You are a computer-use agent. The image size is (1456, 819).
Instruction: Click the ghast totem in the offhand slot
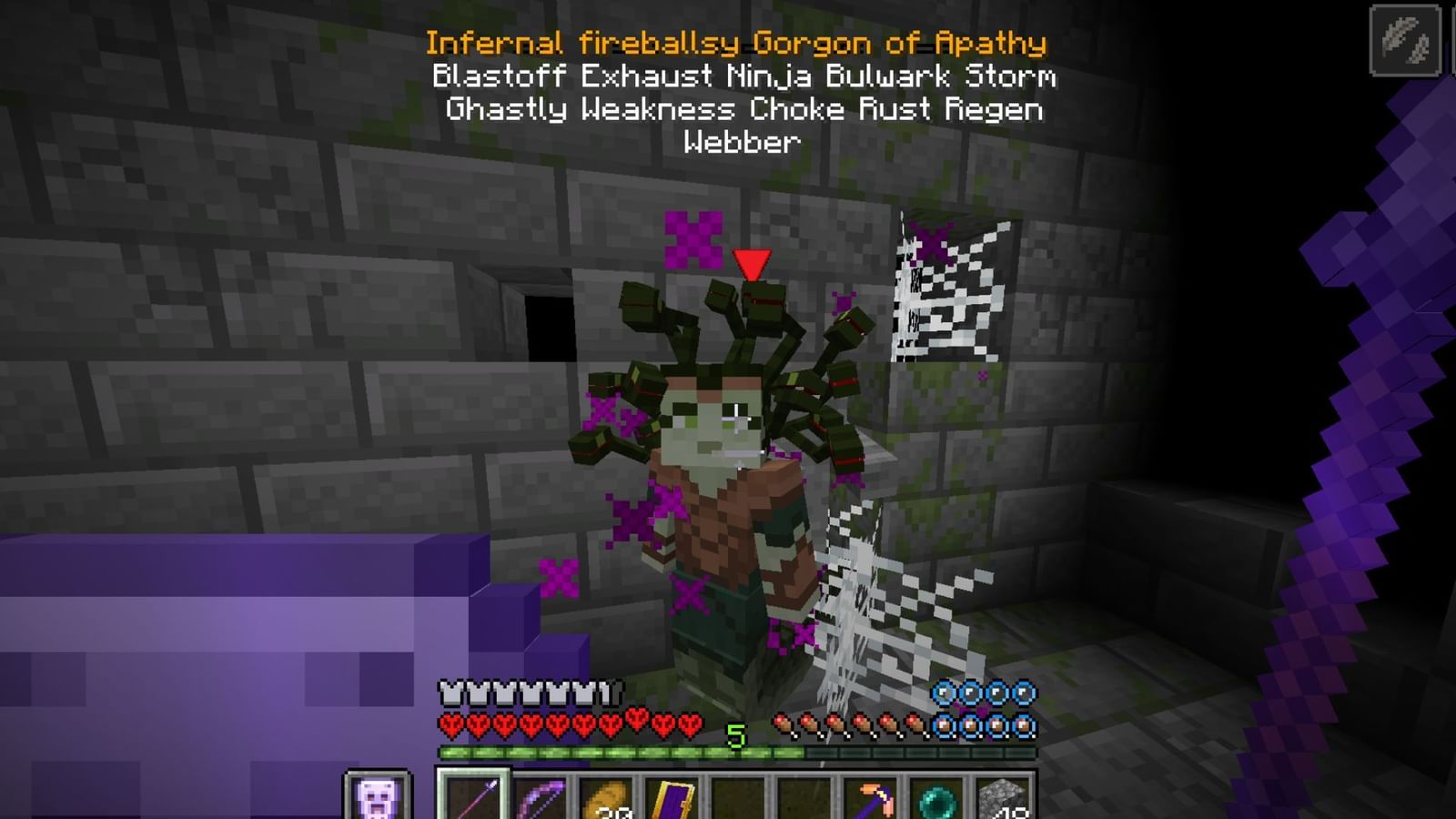(374, 797)
